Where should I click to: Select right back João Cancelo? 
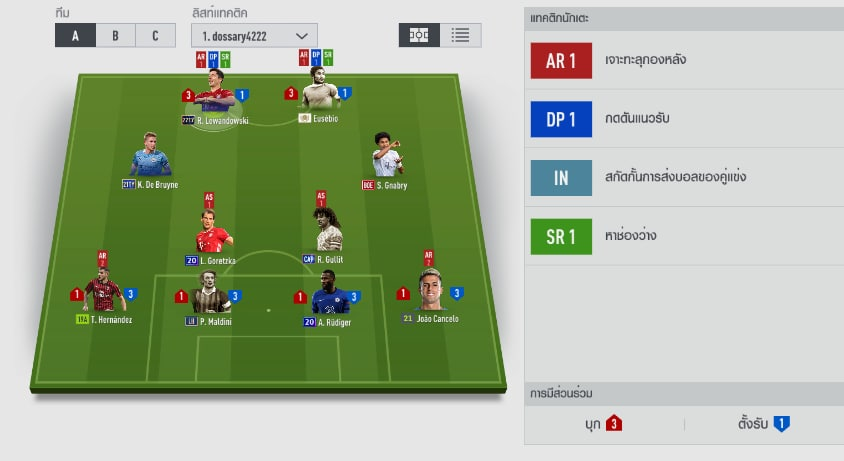[430, 291]
